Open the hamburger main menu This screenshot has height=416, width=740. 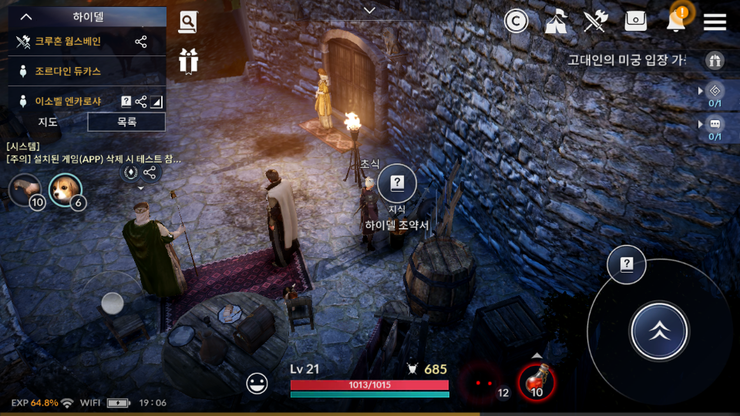(714, 21)
